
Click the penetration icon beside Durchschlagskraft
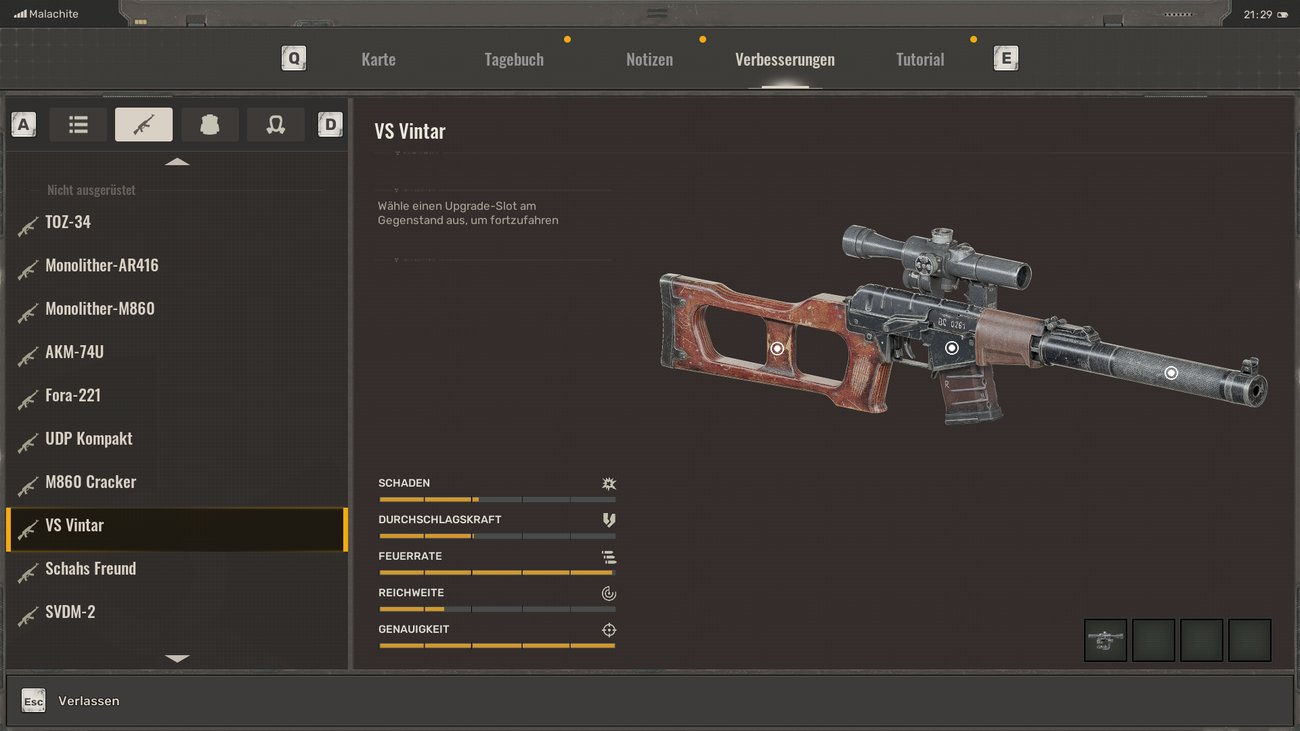[x=608, y=519]
